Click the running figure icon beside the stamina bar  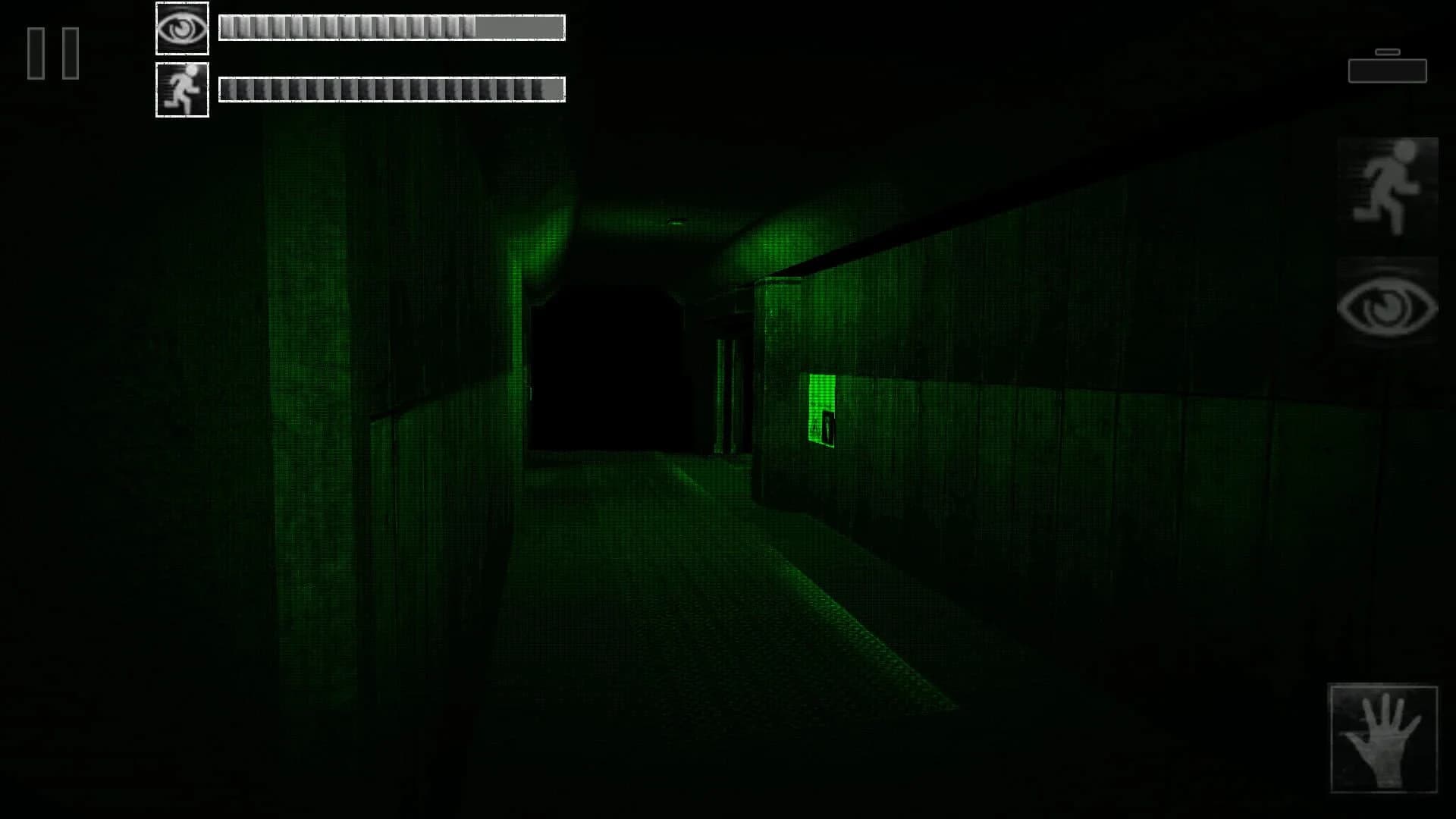click(x=182, y=89)
